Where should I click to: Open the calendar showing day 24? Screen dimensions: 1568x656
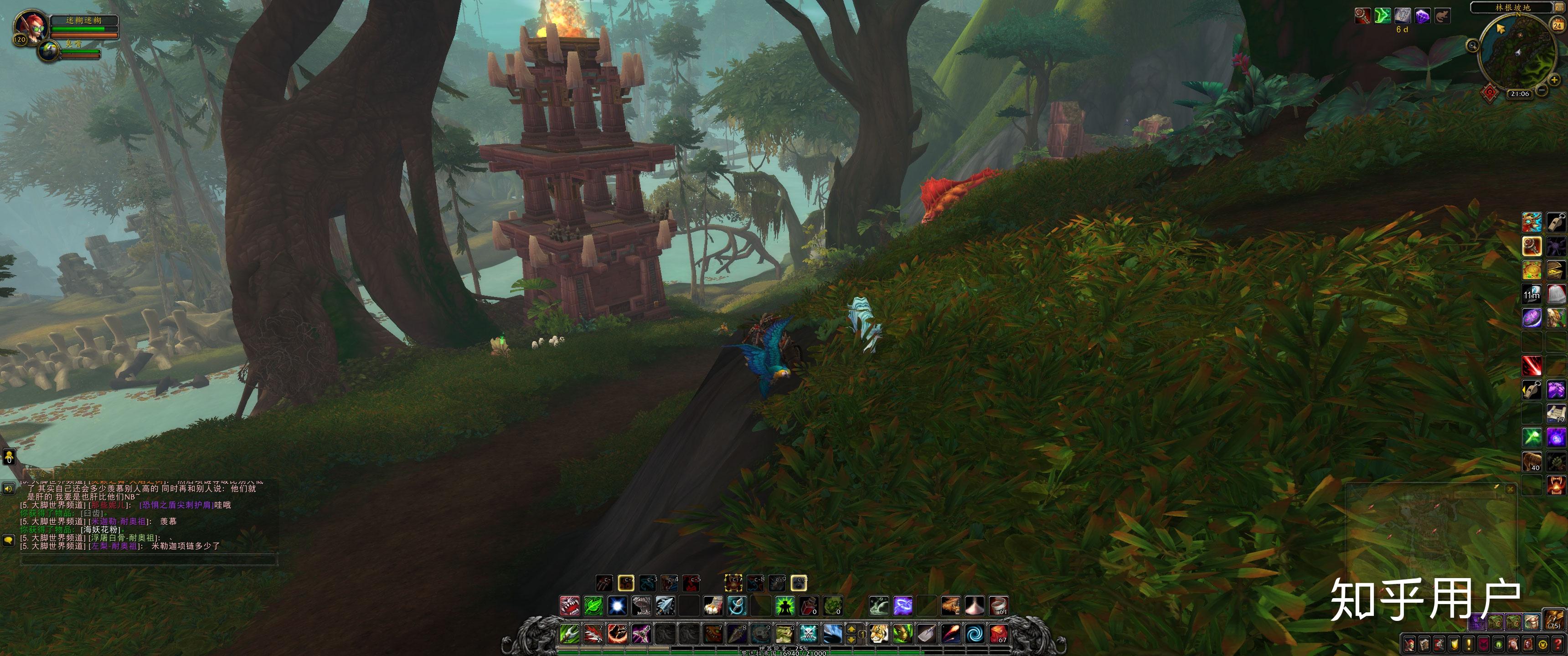click(x=1557, y=25)
